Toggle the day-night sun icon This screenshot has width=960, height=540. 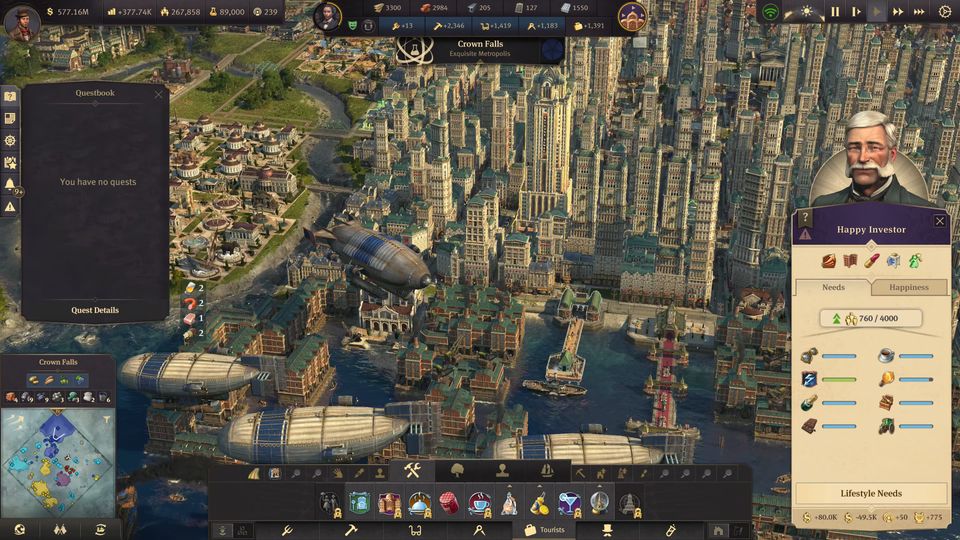(x=806, y=12)
